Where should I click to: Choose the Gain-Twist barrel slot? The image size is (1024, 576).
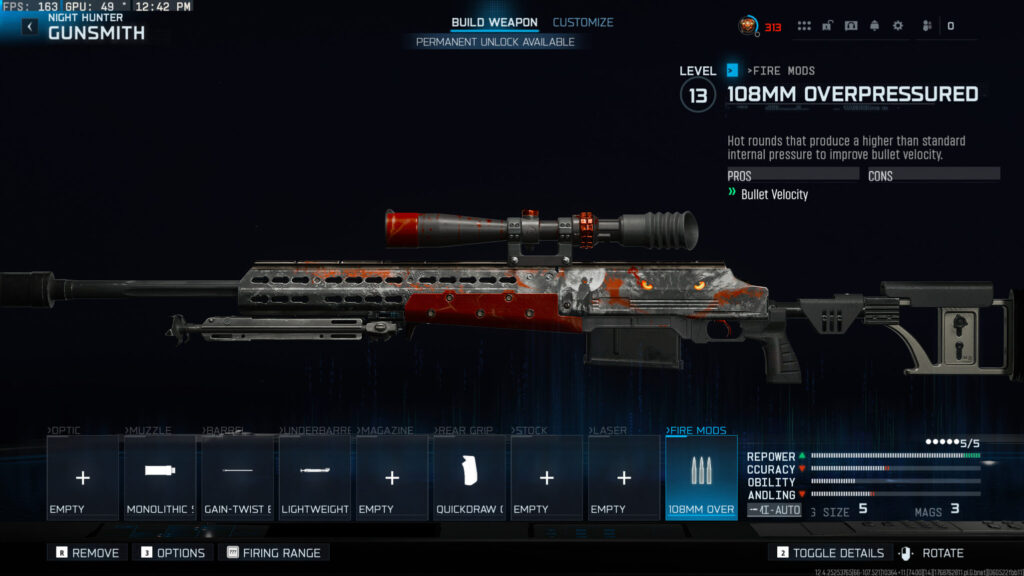coord(237,478)
